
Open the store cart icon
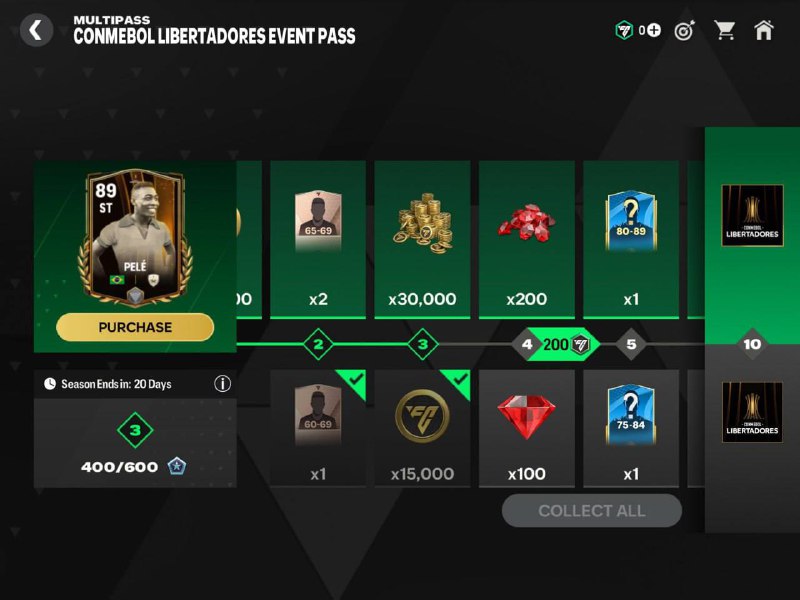(x=725, y=30)
